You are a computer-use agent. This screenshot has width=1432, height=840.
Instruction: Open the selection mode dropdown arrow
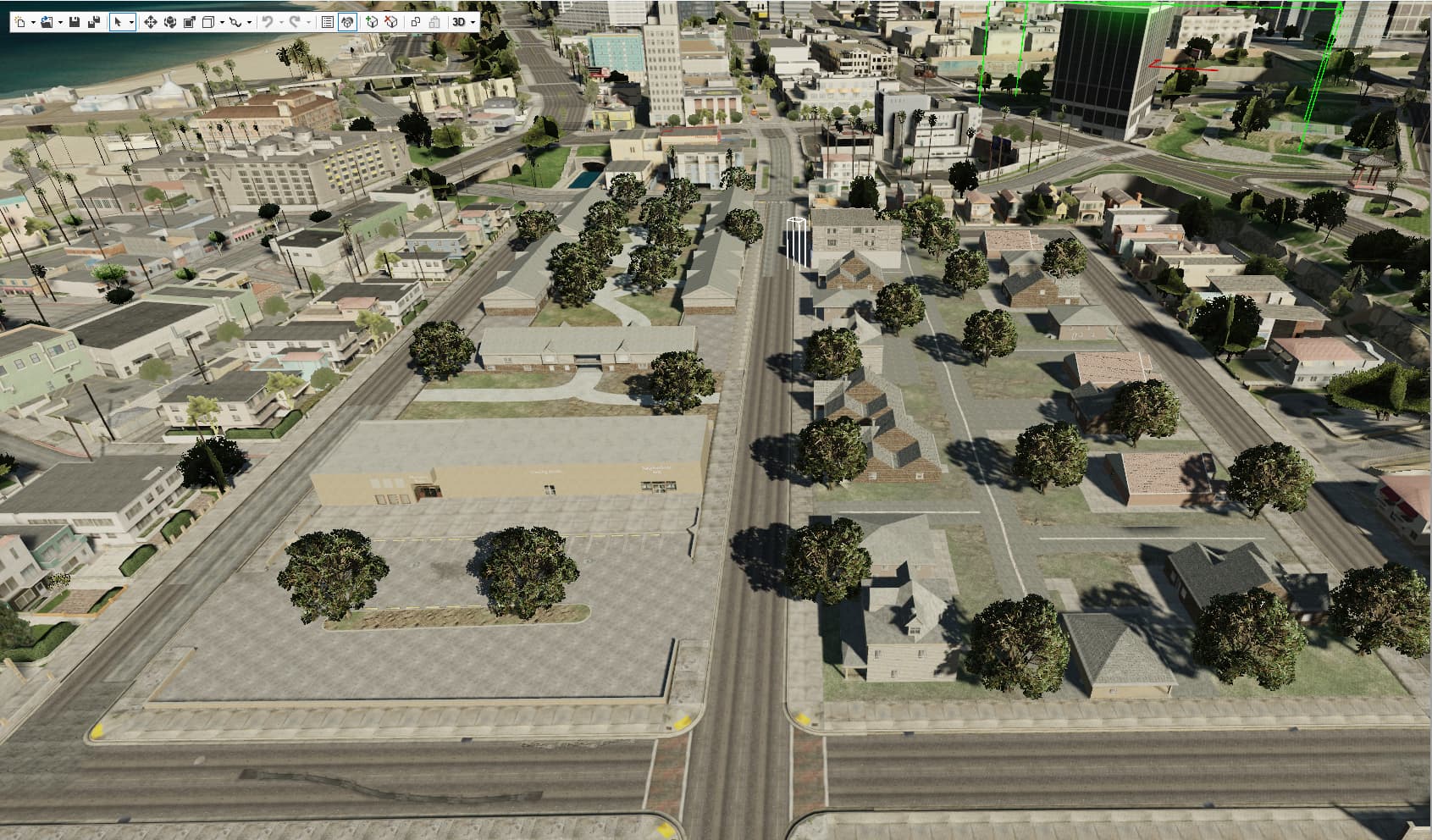click(x=132, y=21)
